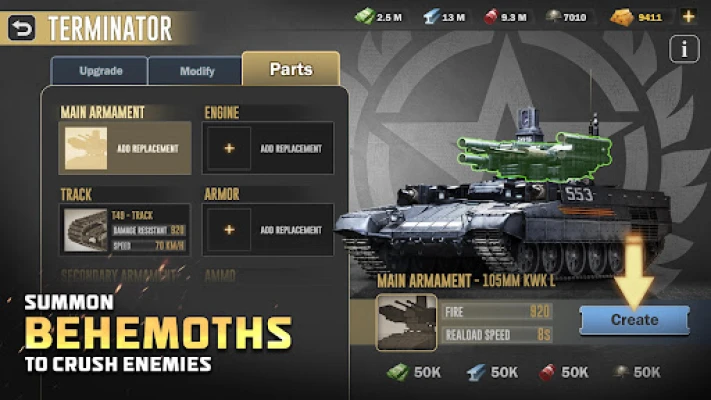Image resolution: width=711 pixels, height=400 pixels.
Task: Add replacement for Main Armament
Action: (125, 148)
